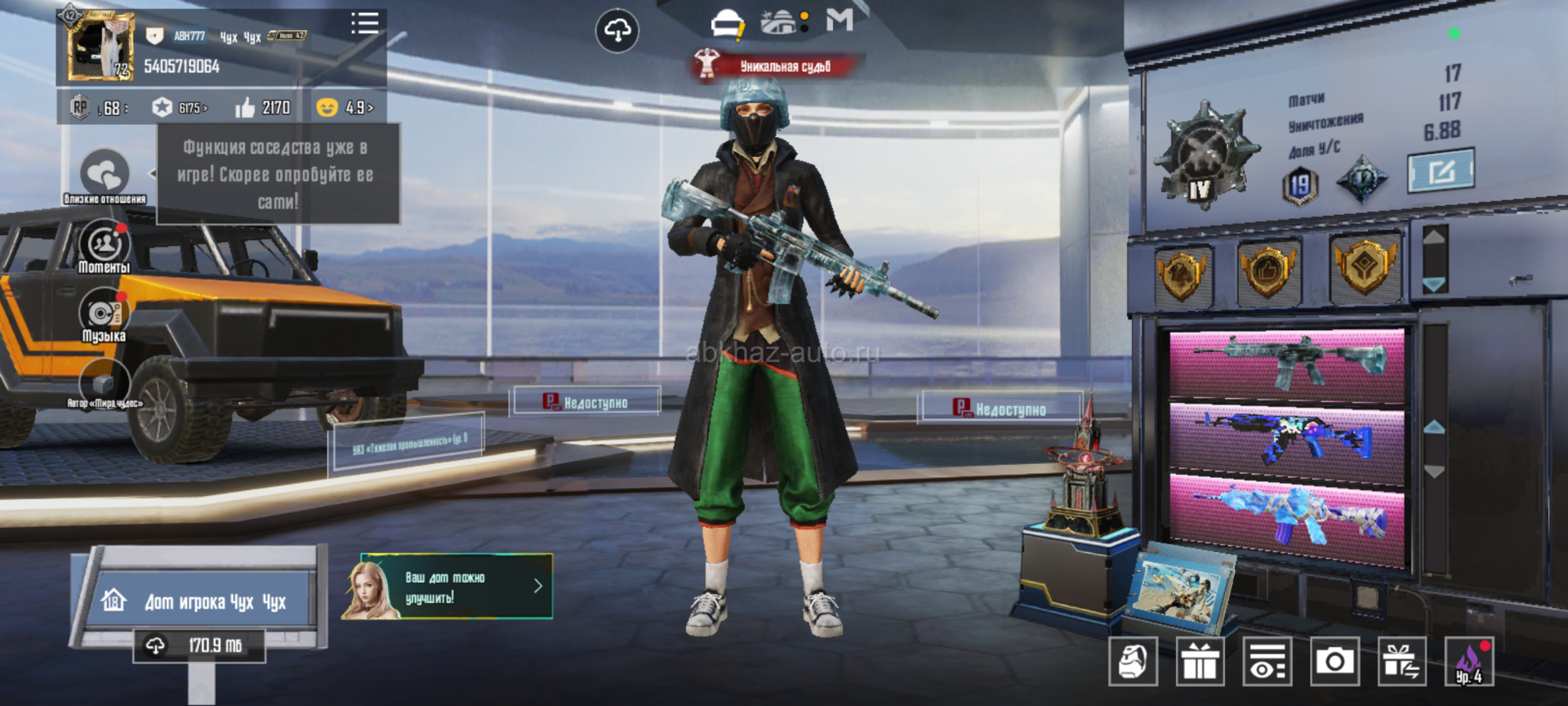
Task: Open the helmet character icon button
Action: (1133, 660)
